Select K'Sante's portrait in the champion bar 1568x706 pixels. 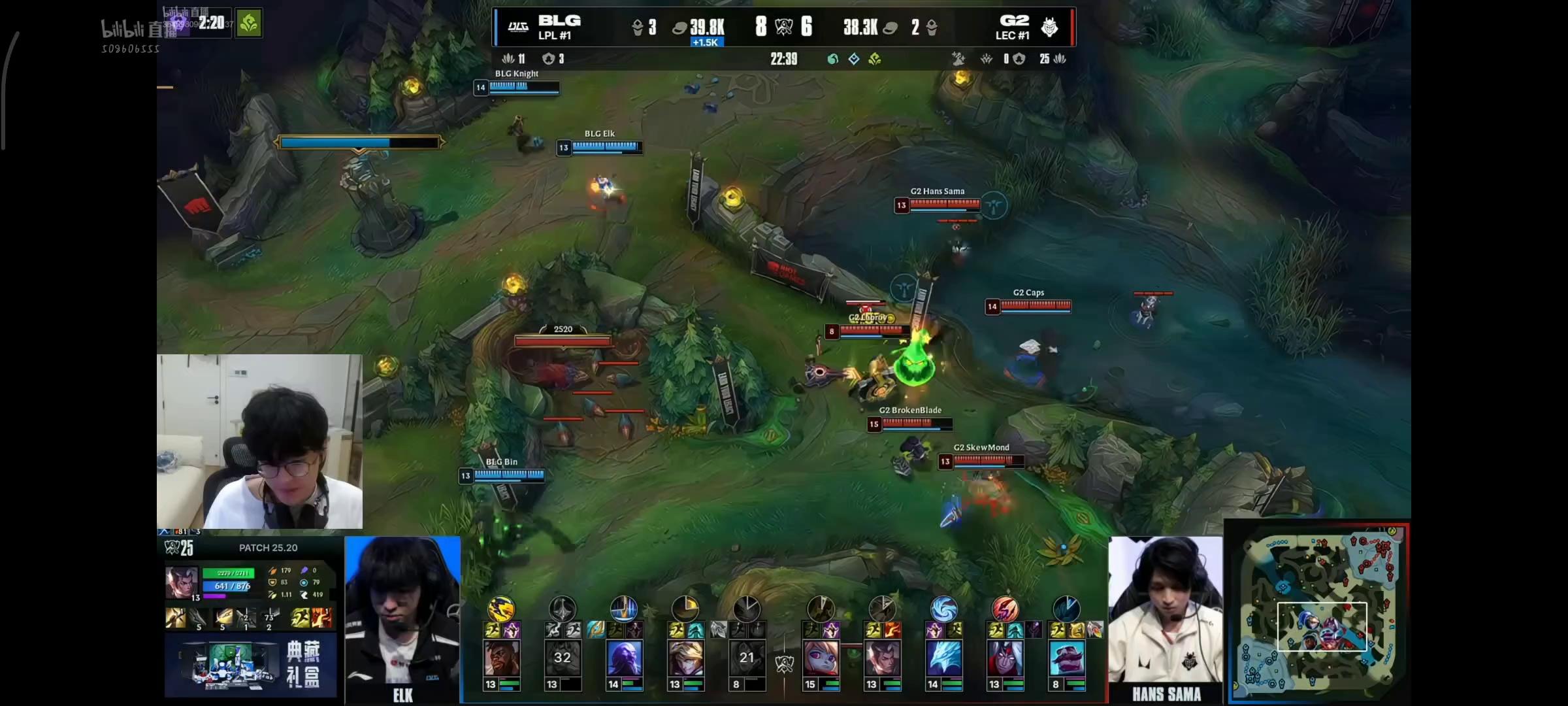501,658
